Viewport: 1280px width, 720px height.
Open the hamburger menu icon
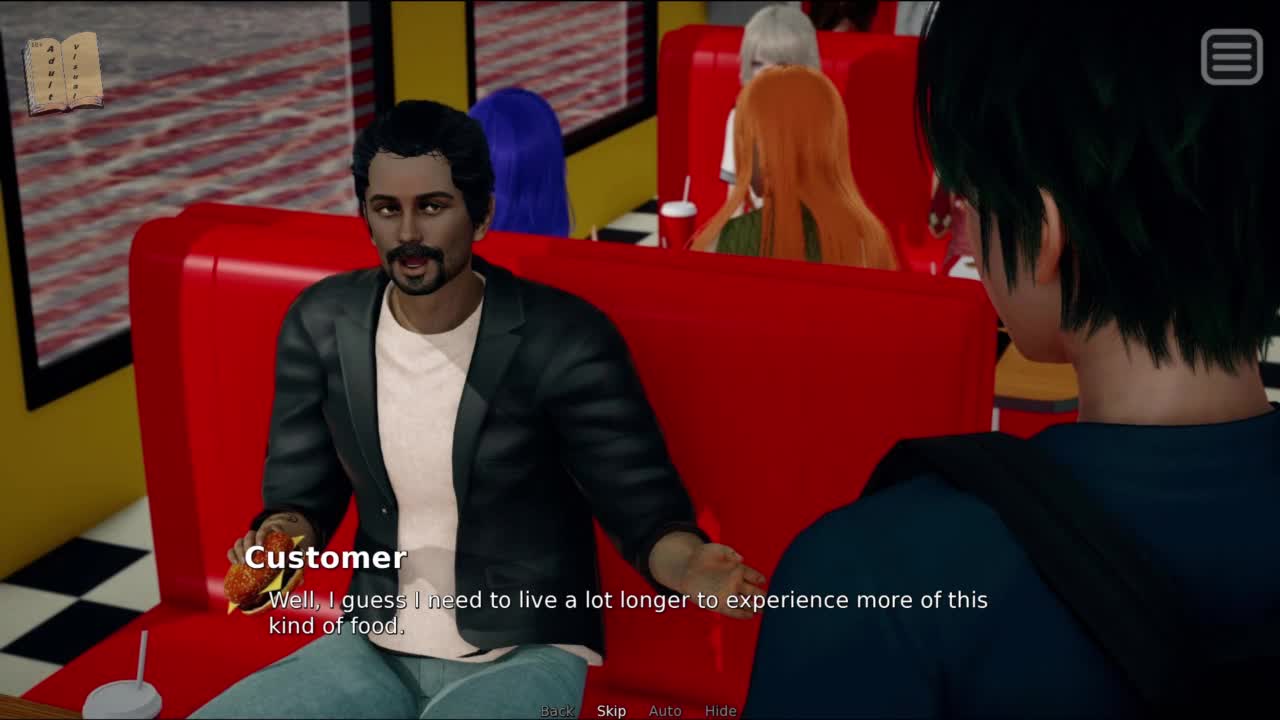1231,56
